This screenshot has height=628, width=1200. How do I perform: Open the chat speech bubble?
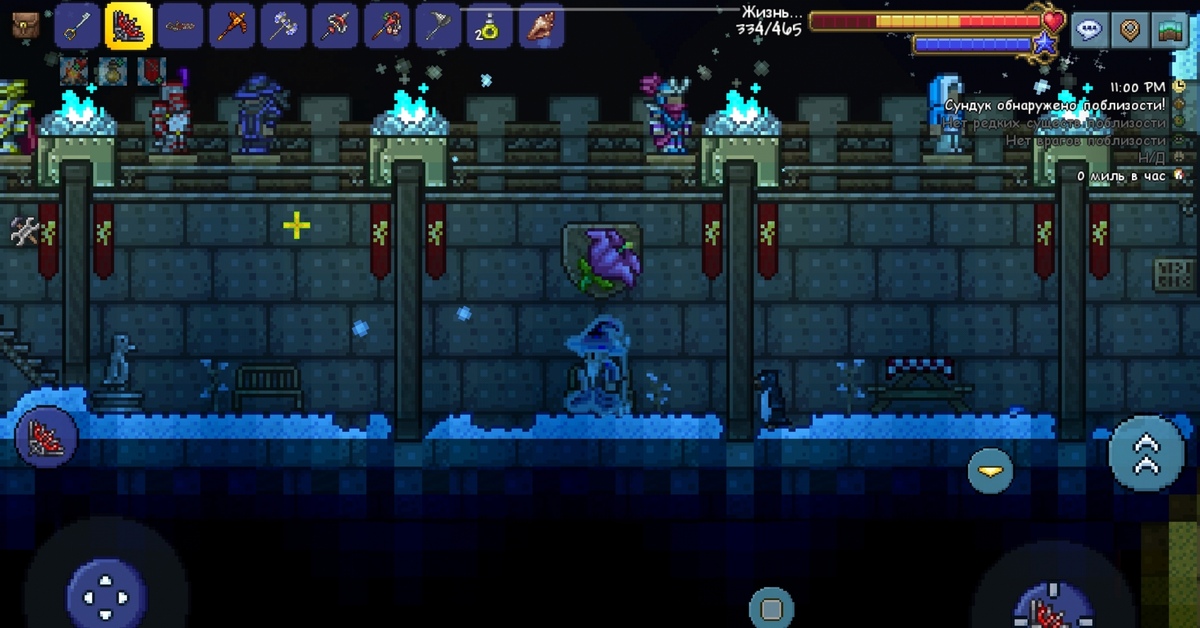click(1090, 30)
